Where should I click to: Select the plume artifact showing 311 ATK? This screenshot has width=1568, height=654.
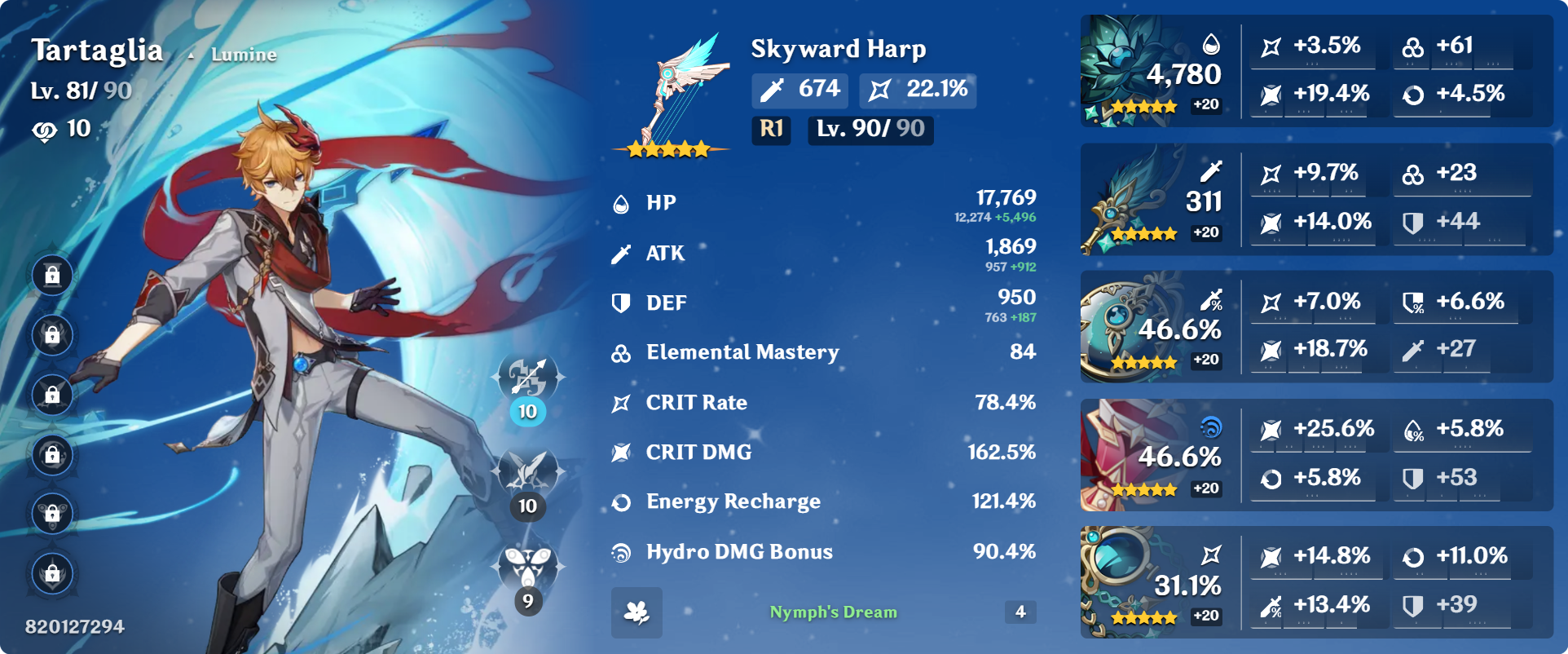click(1133, 200)
